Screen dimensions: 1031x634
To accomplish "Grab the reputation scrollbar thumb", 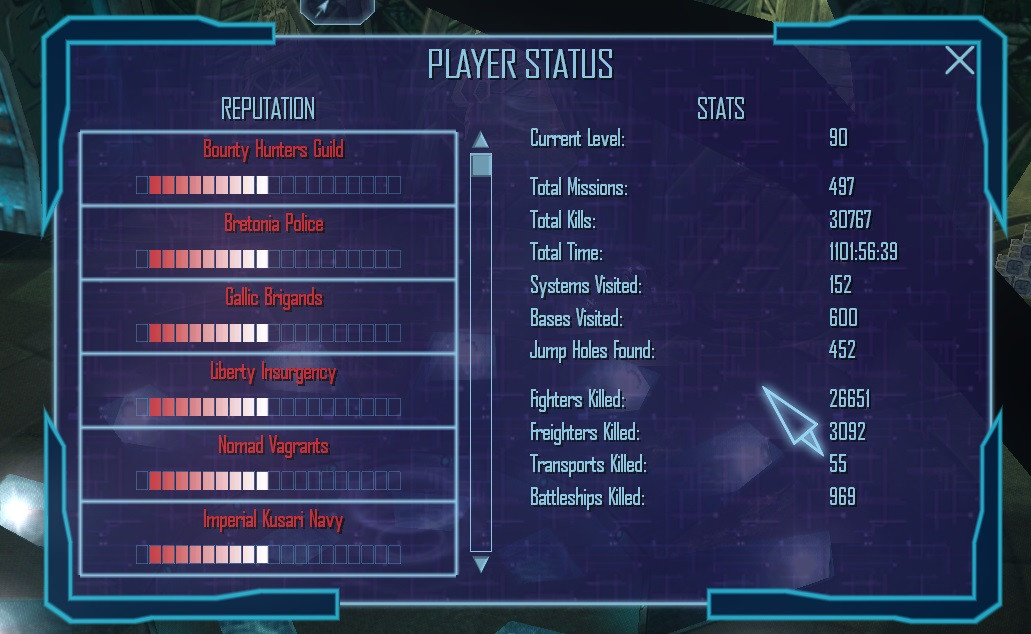I will [481, 165].
